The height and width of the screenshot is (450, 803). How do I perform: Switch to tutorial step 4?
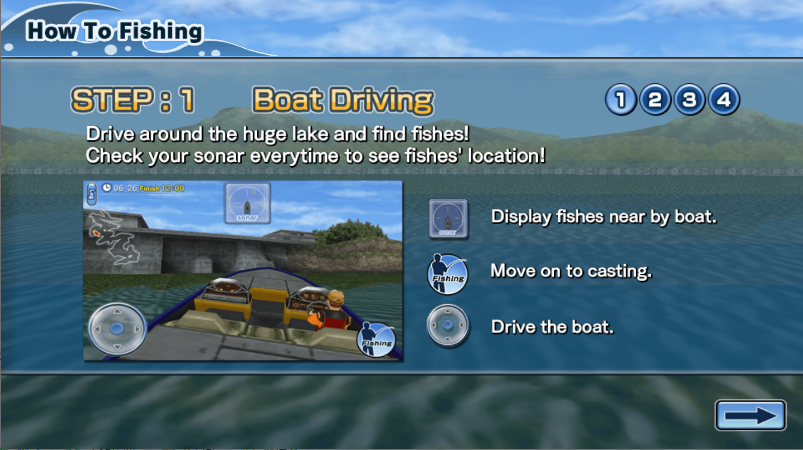(x=722, y=99)
